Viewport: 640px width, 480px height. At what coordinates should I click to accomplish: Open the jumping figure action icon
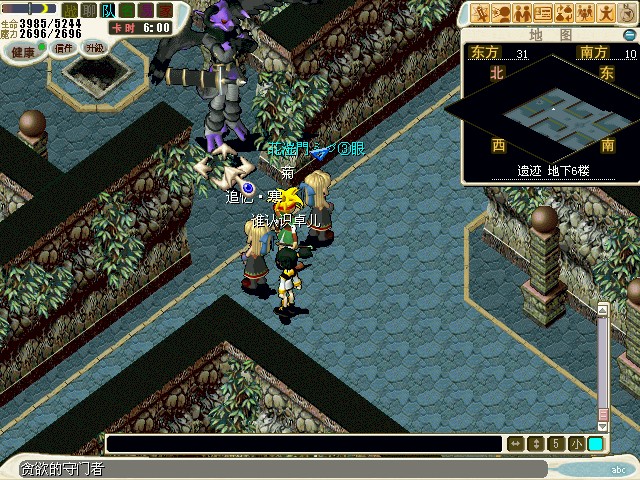pos(604,13)
